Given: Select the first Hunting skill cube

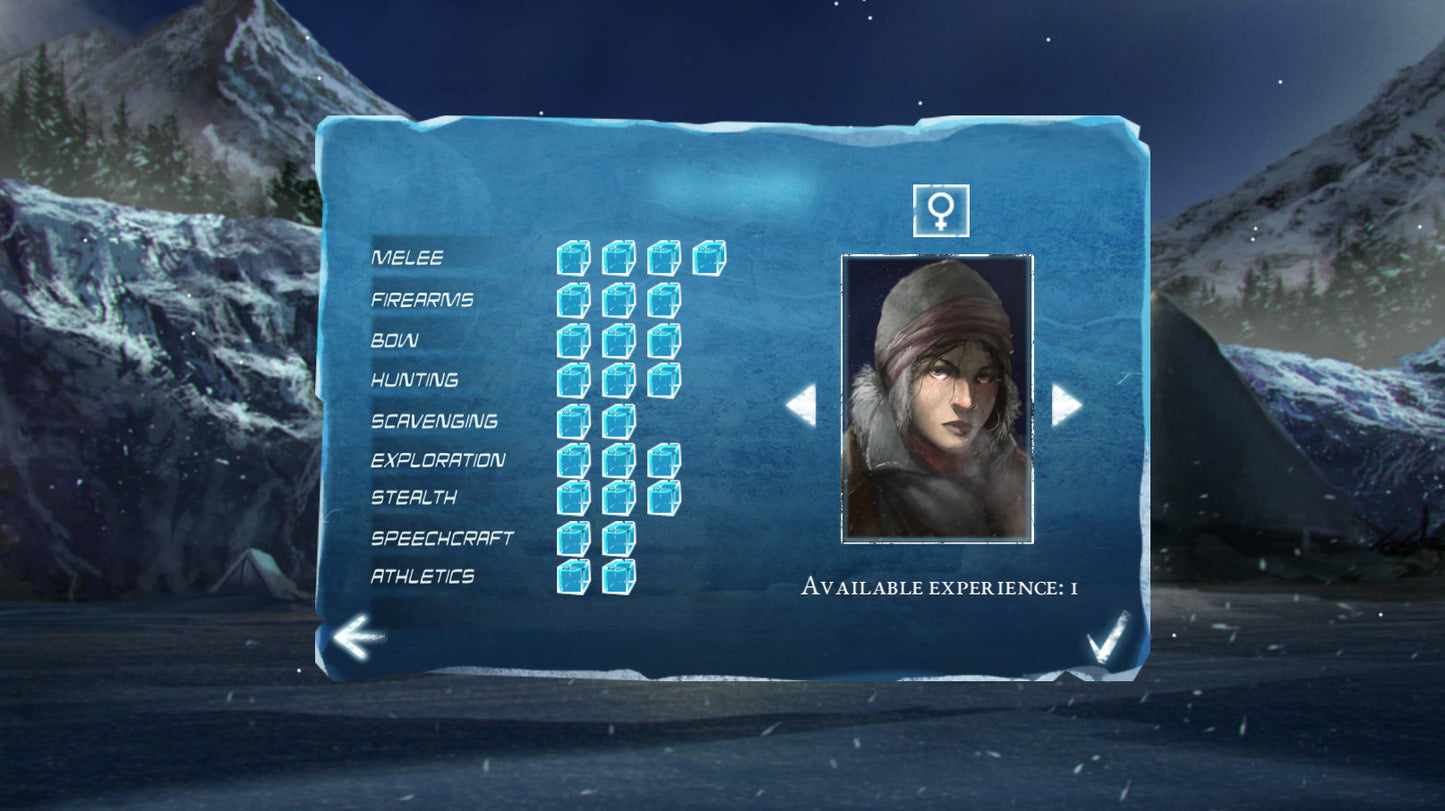Looking at the screenshot, I should coord(572,380).
